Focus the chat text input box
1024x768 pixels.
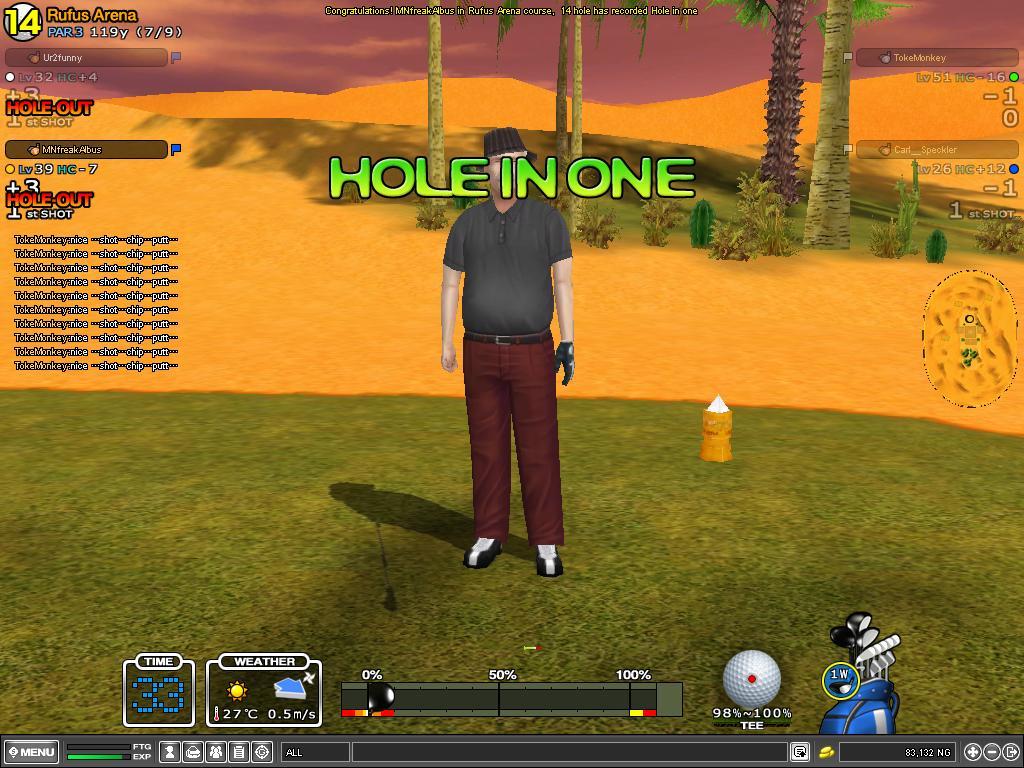(570, 752)
